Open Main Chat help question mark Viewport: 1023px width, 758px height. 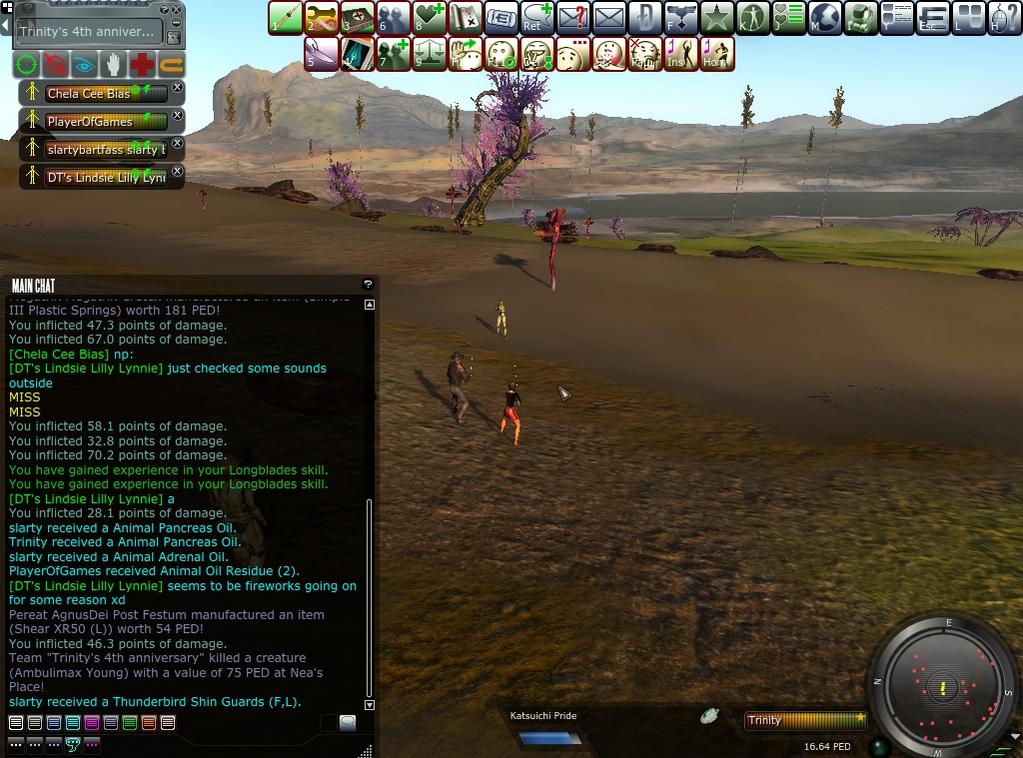pos(367,285)
